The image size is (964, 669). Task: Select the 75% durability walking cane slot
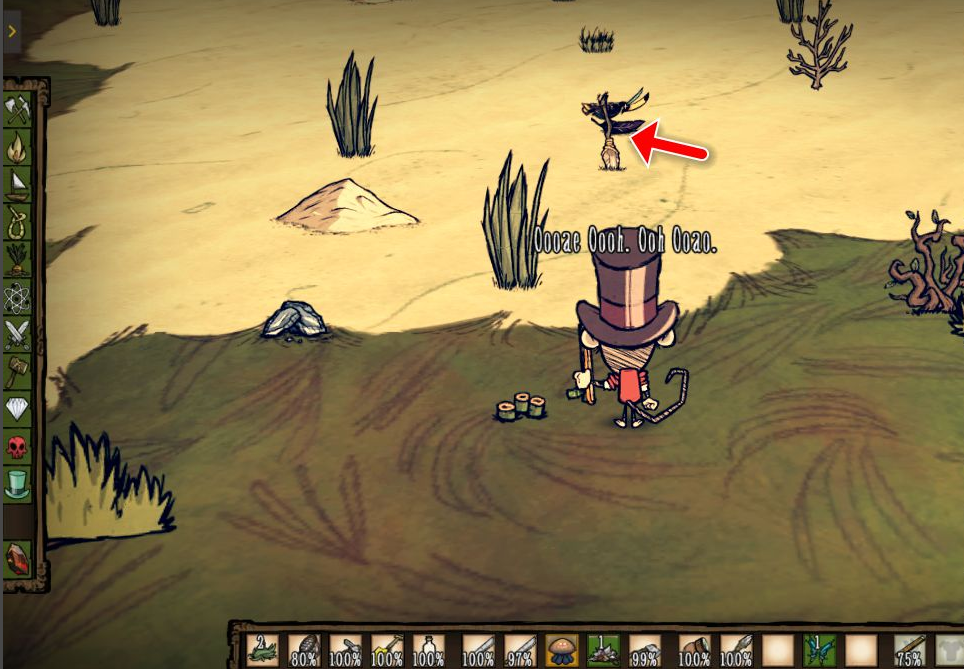click(x=909, y=650)
